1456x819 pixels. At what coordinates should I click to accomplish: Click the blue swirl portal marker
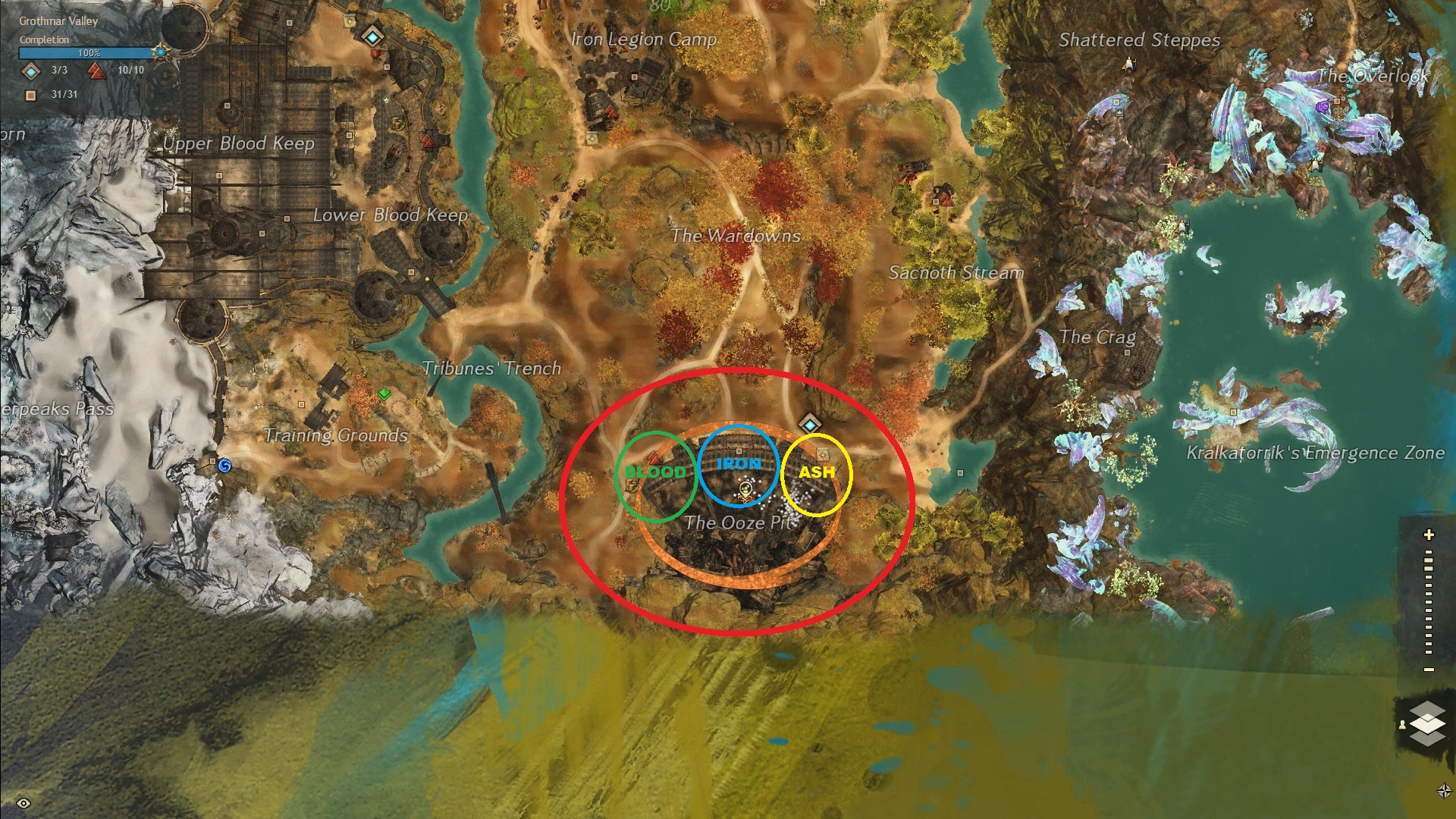pyautogui.click(x=224, y=465)
